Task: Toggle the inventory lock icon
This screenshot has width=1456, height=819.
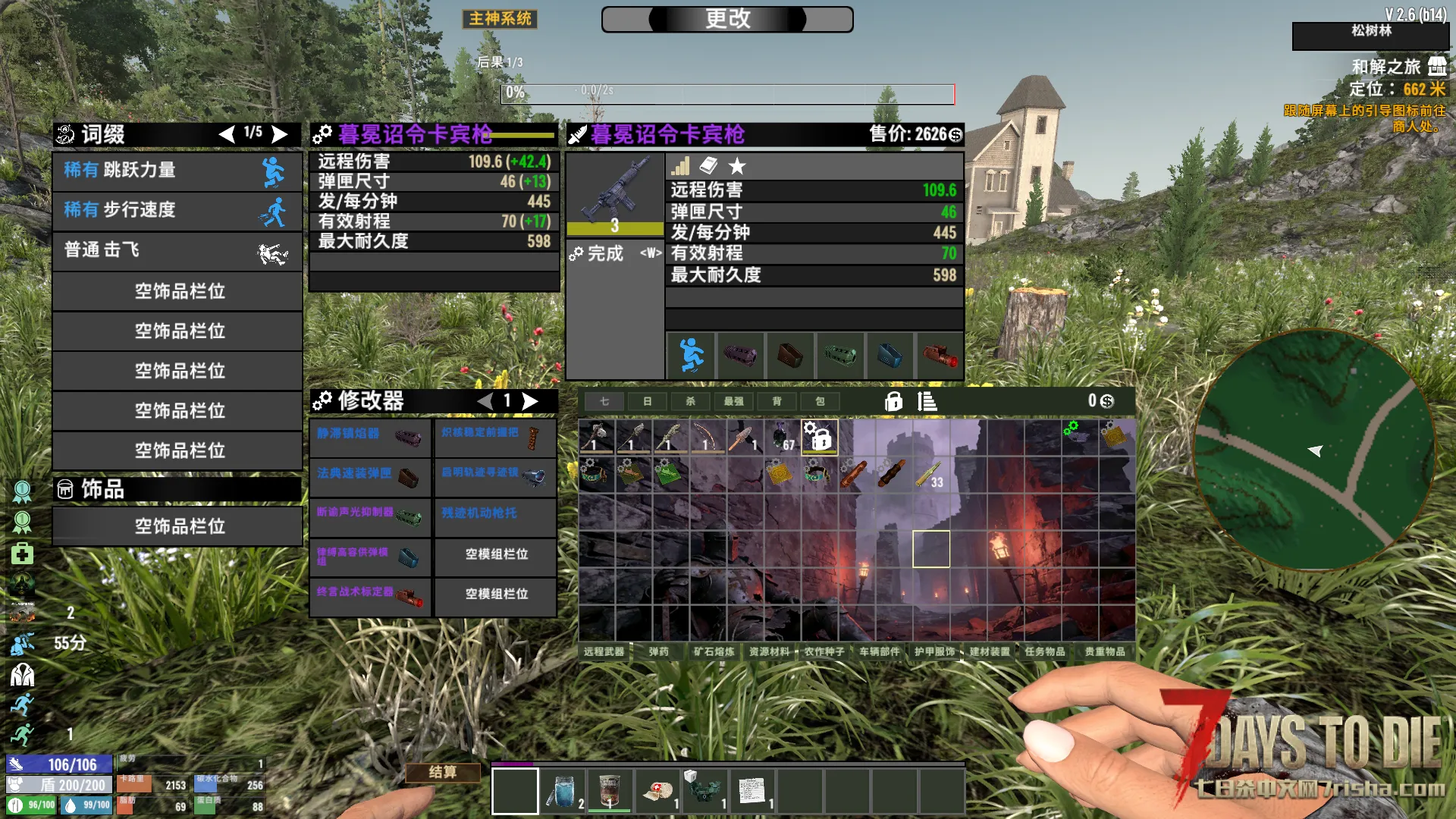Action: (x=893, y=401)
